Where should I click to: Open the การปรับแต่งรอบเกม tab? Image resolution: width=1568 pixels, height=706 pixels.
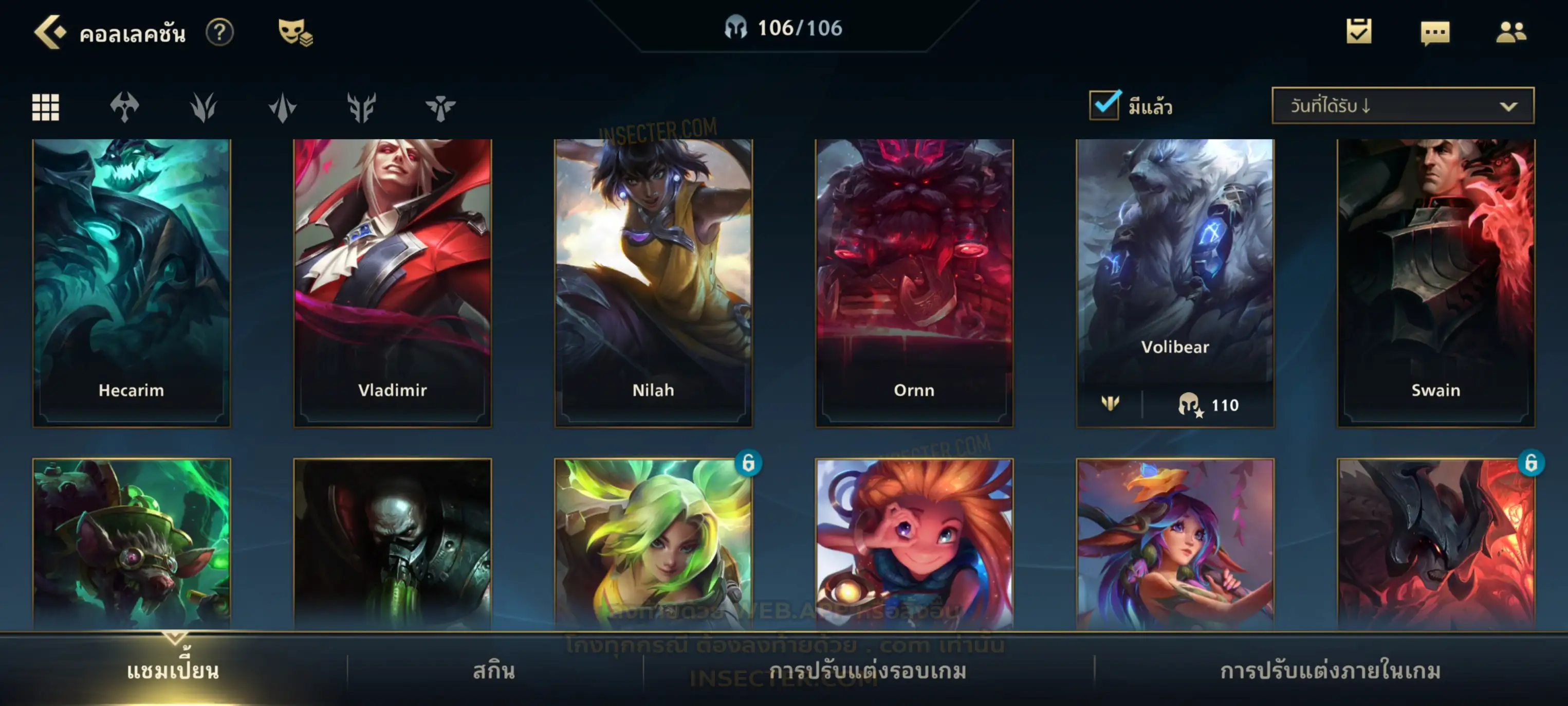point(868,671)
